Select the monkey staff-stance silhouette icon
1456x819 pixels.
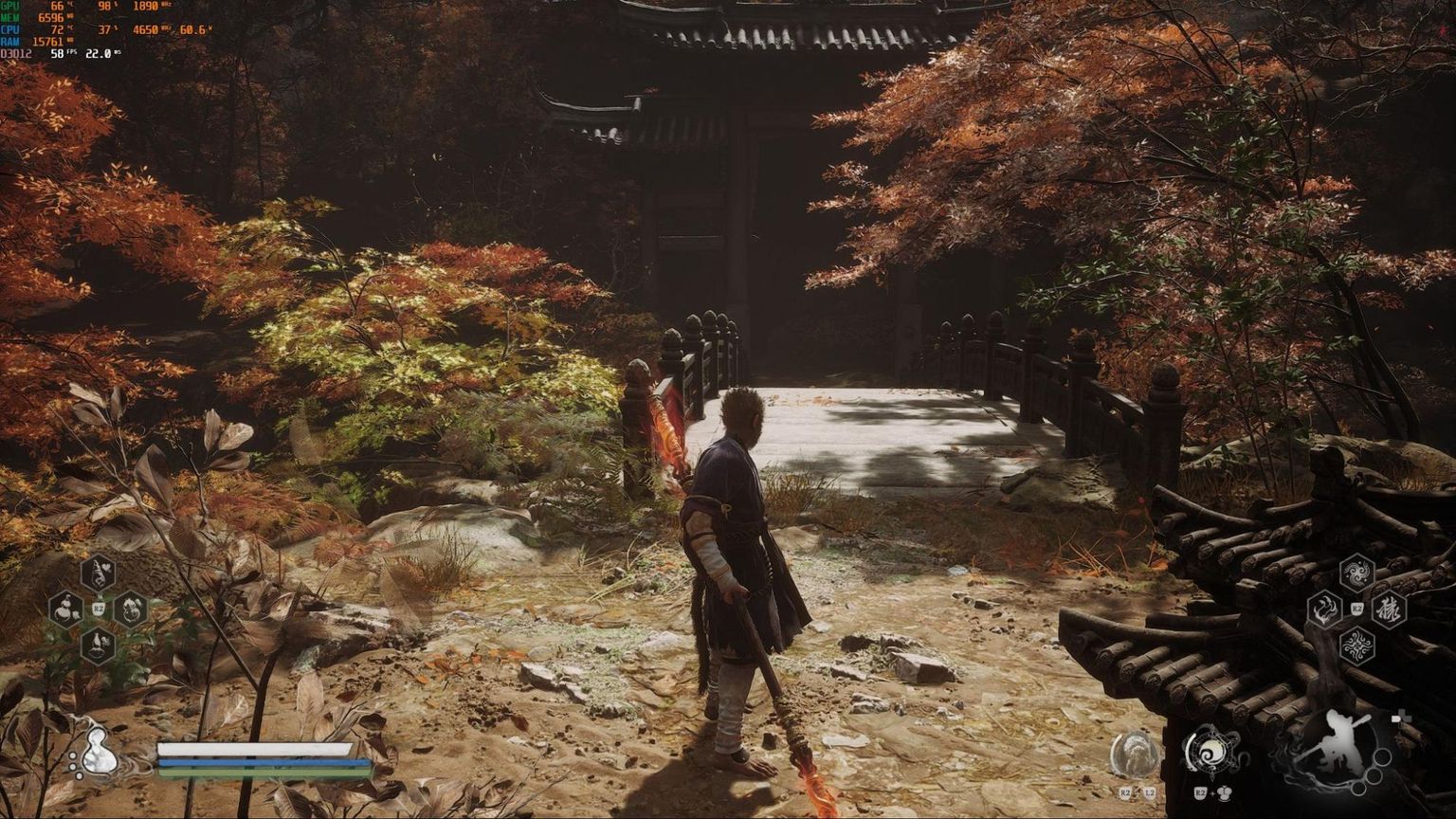click(1340, 744)
